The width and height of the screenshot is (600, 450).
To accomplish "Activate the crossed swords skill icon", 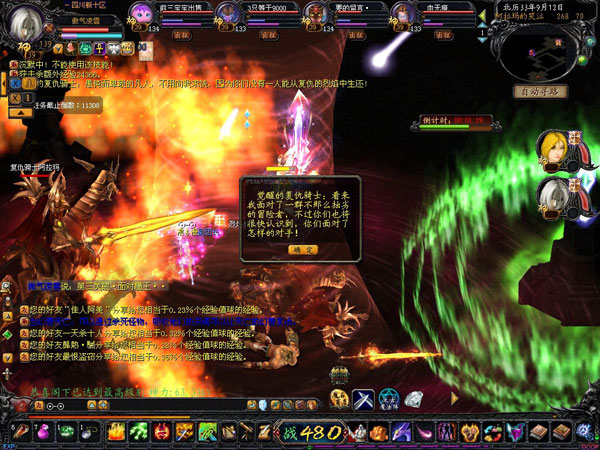I will tap(364, 399).
